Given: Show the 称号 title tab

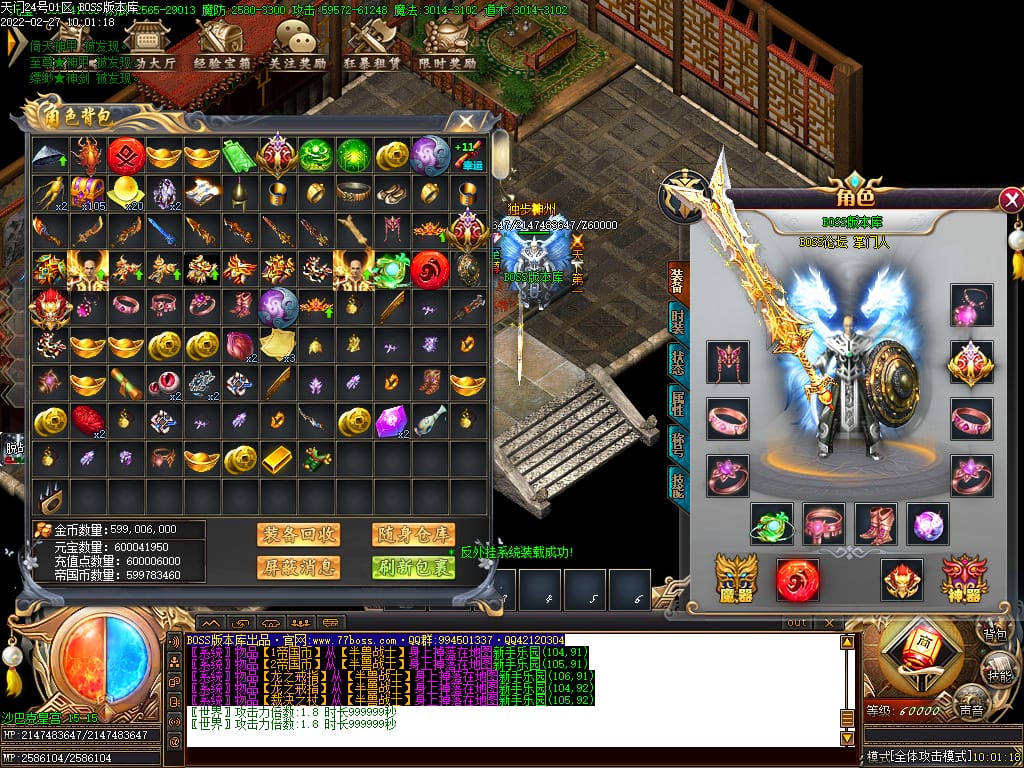Looking at the screenshot, I should (678, 441).
